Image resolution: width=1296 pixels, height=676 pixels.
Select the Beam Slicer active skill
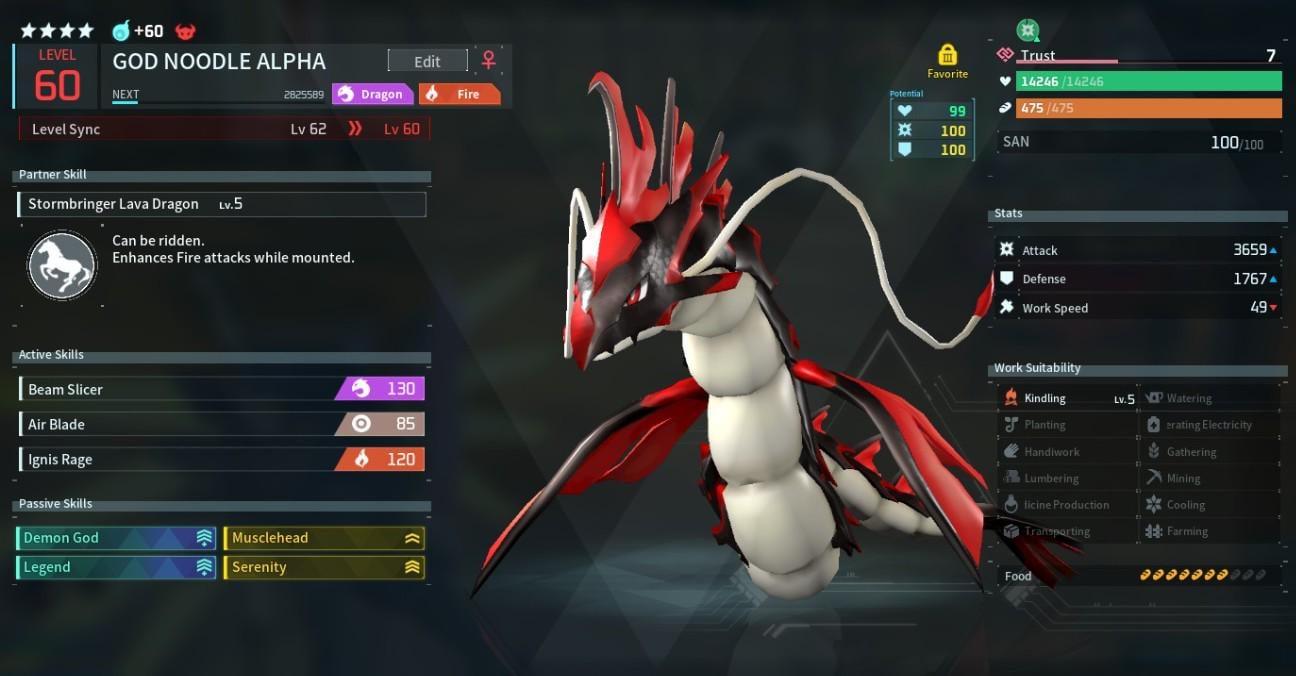[x=221, y=389]
